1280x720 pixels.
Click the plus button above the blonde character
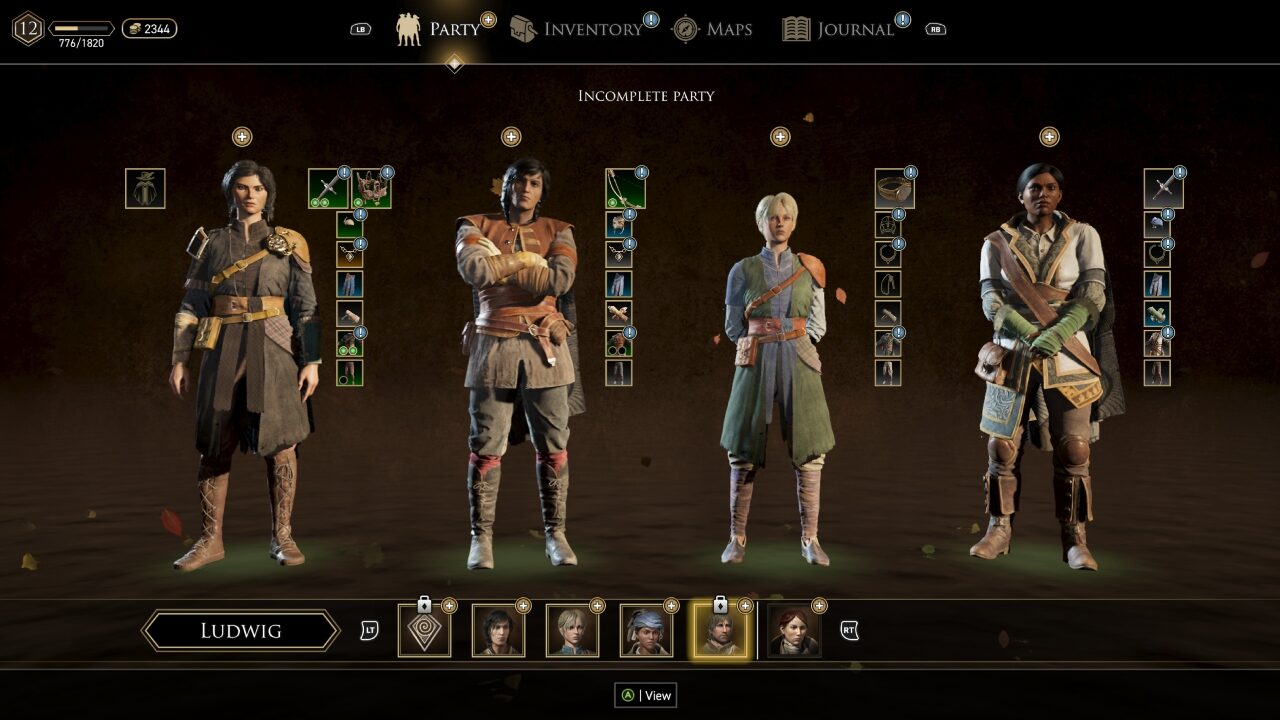(x=780, y=137)
